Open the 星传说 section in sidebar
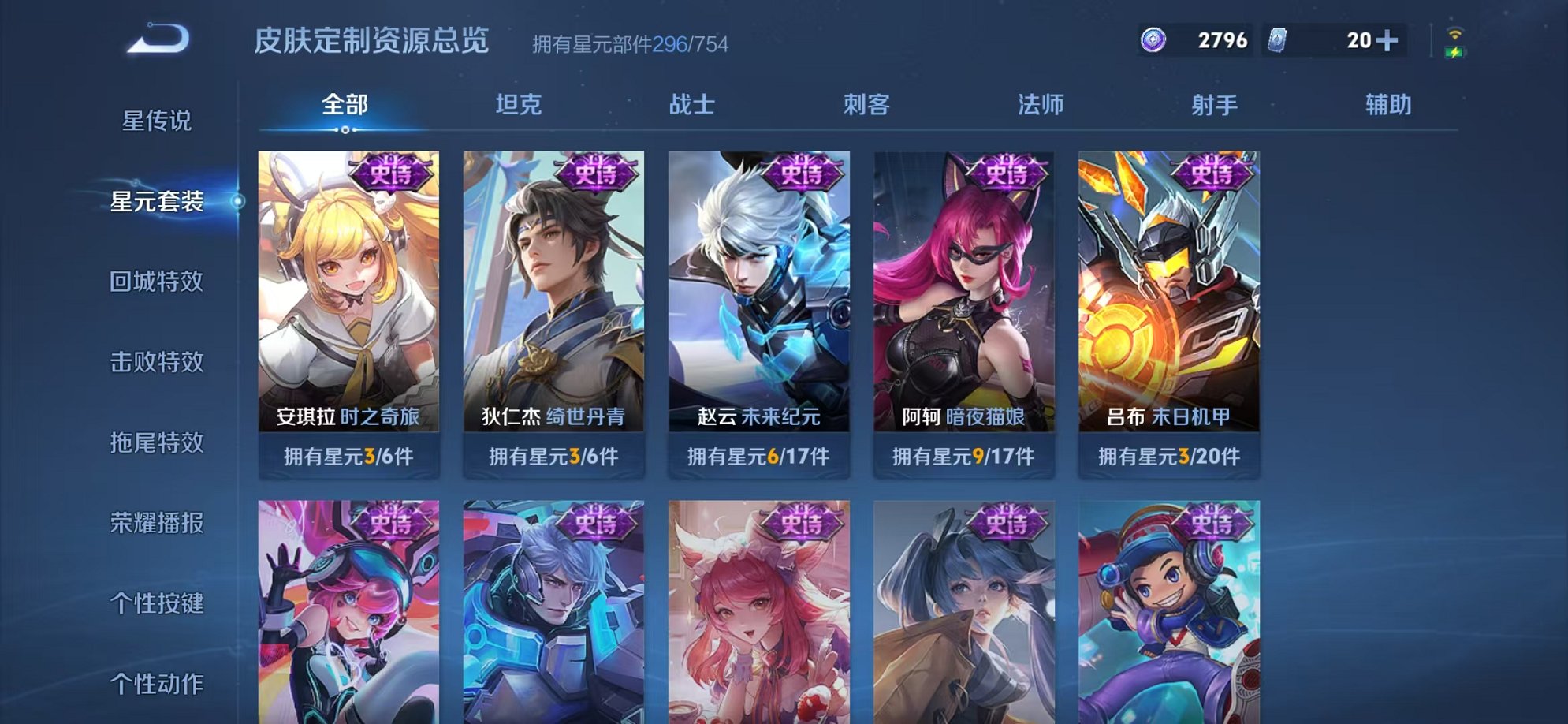Screen dimensions: 1568x724 [155, 122]
